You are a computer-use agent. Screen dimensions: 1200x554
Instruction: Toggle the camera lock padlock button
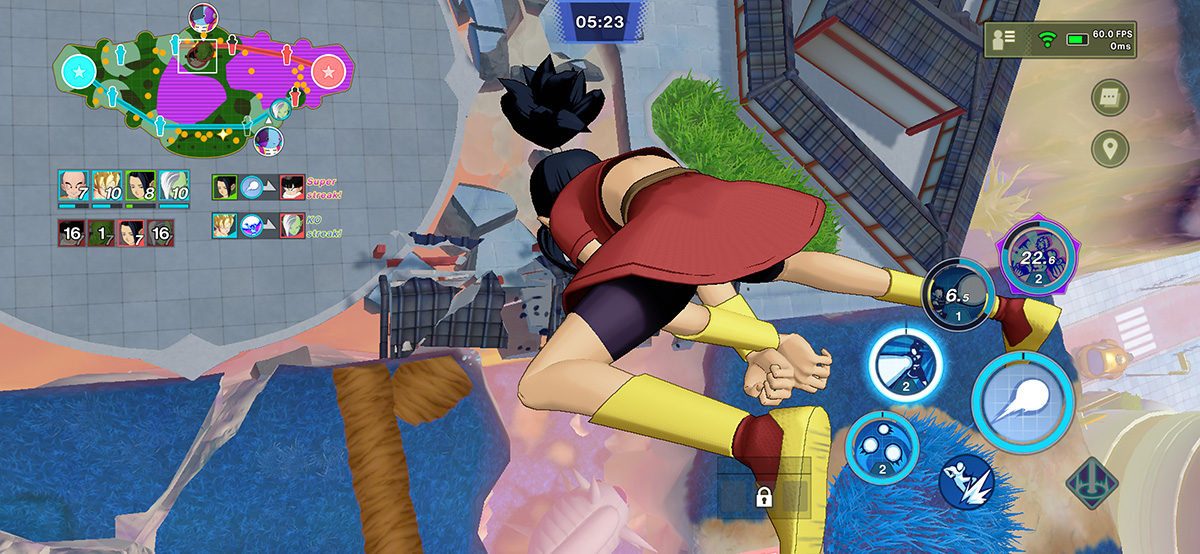click(764, 497)
